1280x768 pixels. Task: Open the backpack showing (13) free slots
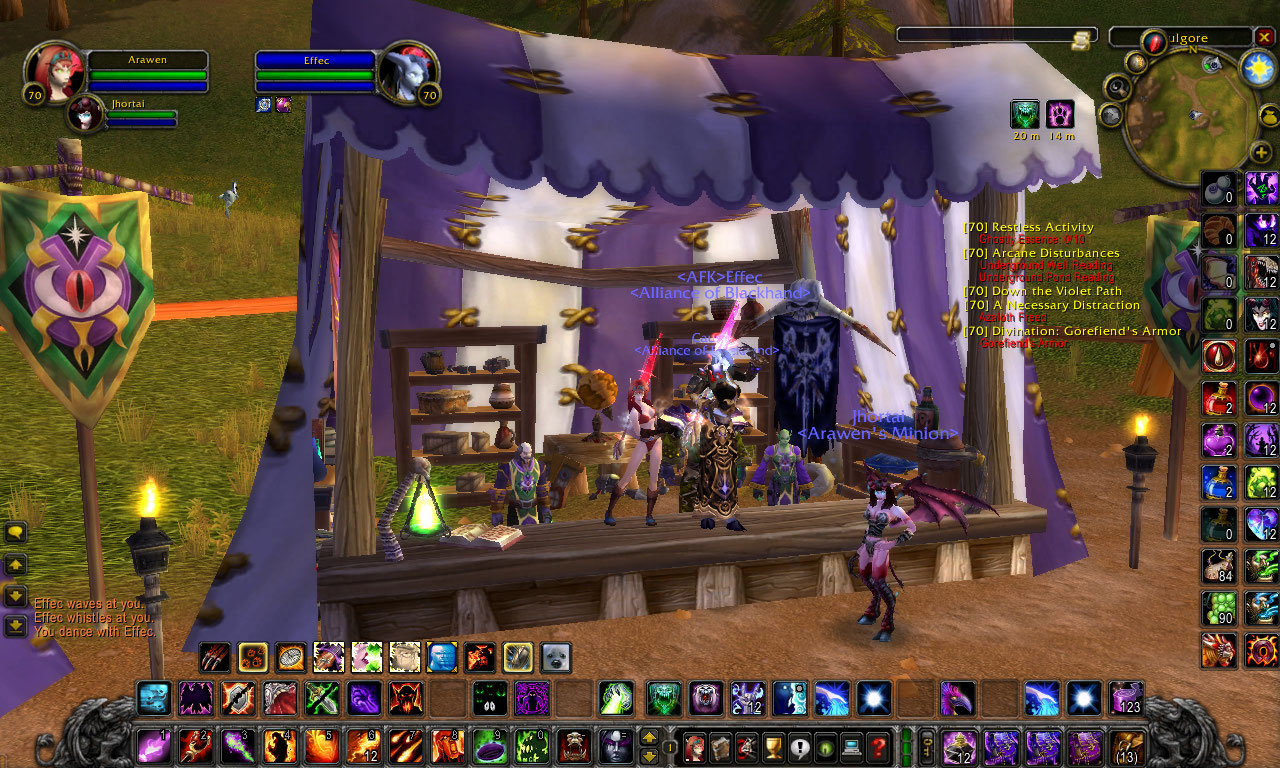tap(1127, 747)
